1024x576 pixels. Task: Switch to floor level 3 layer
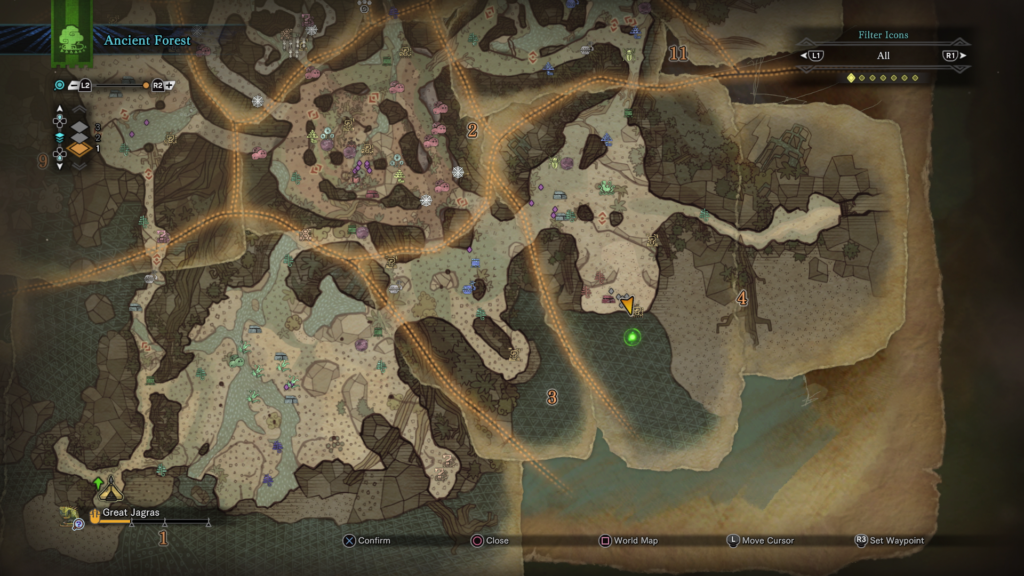click(79, 127)
